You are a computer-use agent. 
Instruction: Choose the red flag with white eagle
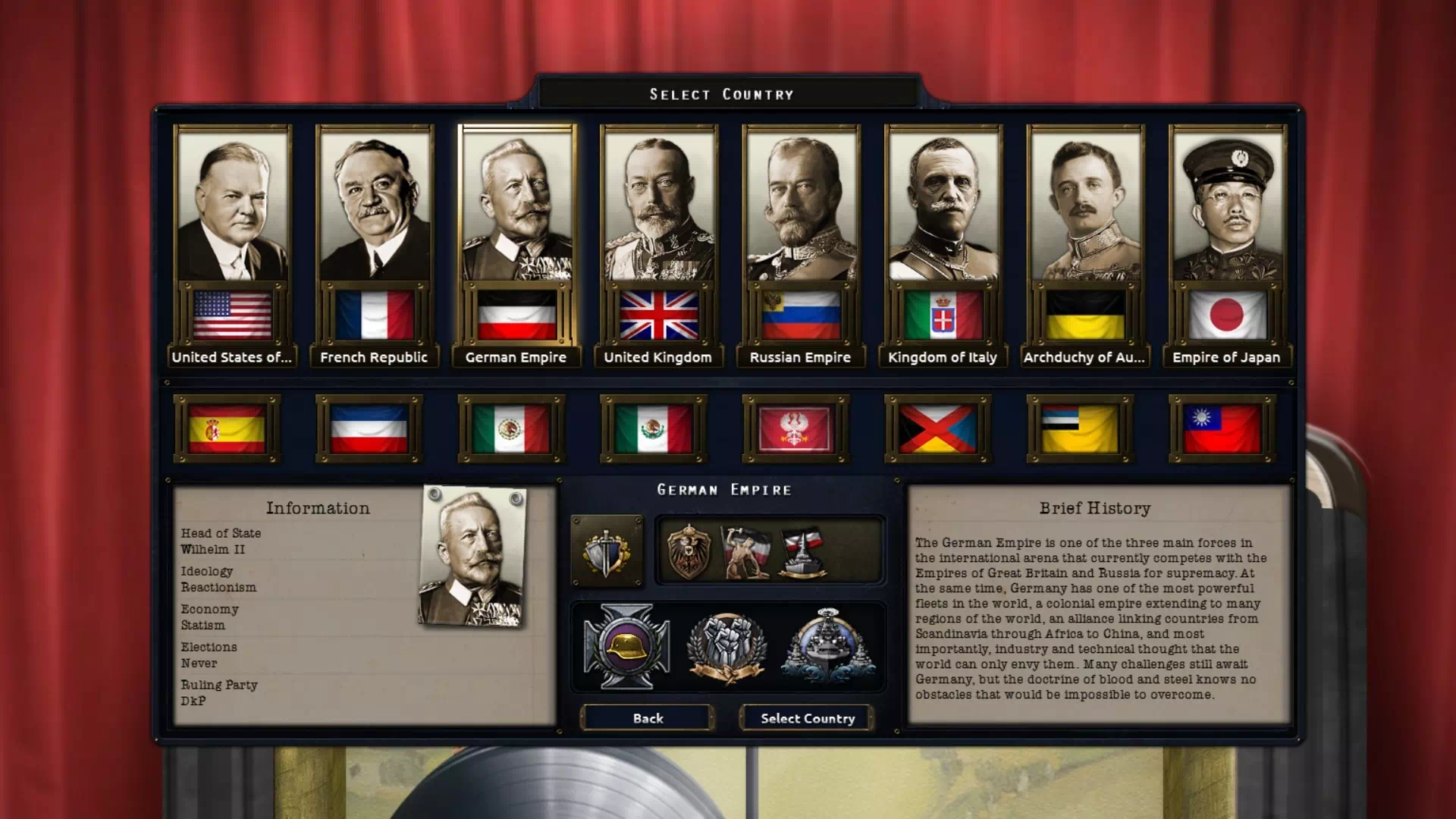(x=795, y=428)
